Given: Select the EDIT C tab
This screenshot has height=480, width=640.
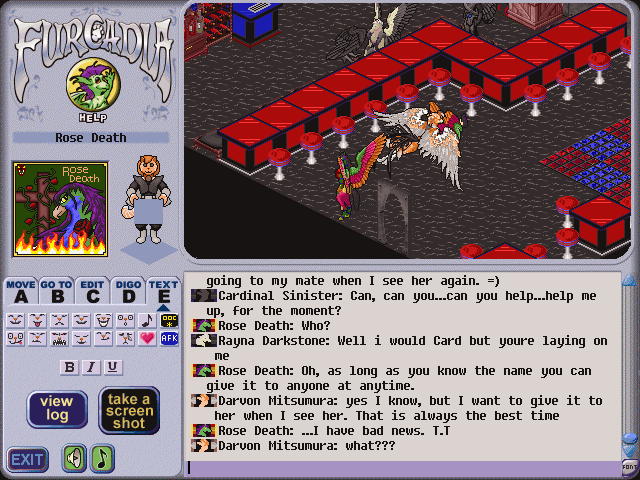Looking at the screenshot, I should [93, 291].
